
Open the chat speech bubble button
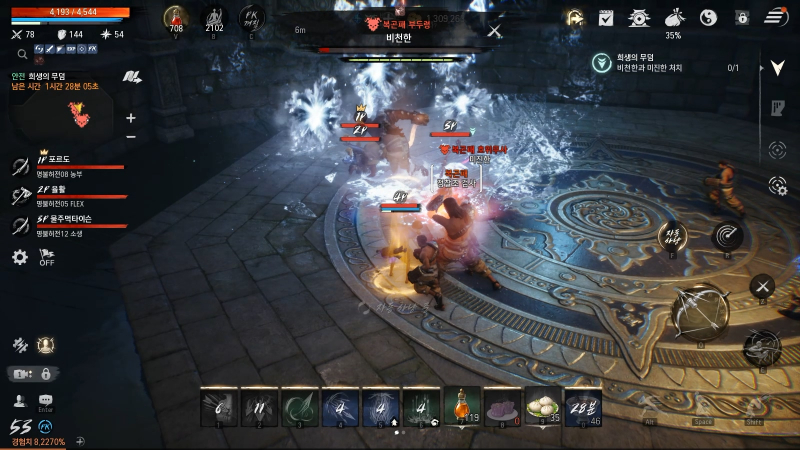(x=45, y=401)
